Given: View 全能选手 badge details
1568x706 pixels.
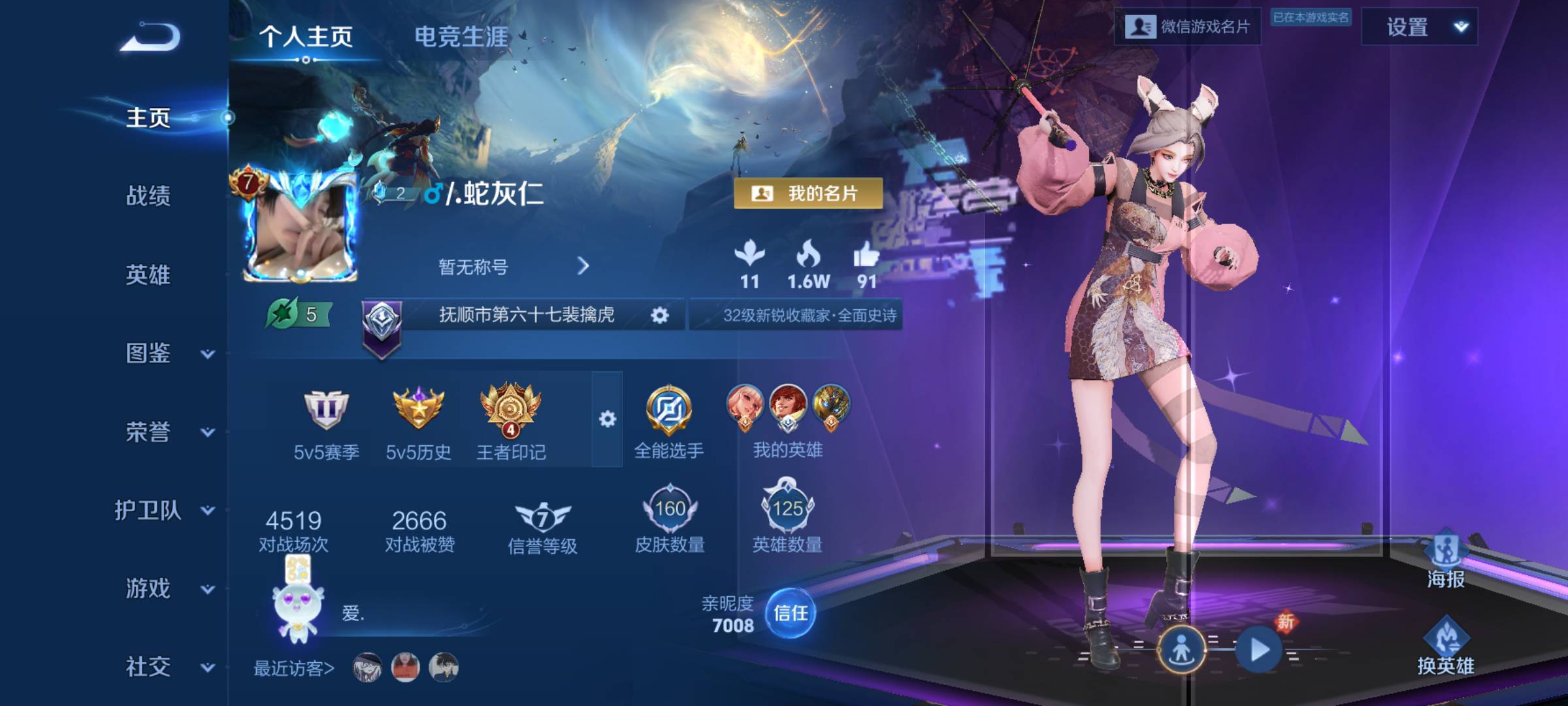Looking at the screenshot, I should (x=669, y=421).
